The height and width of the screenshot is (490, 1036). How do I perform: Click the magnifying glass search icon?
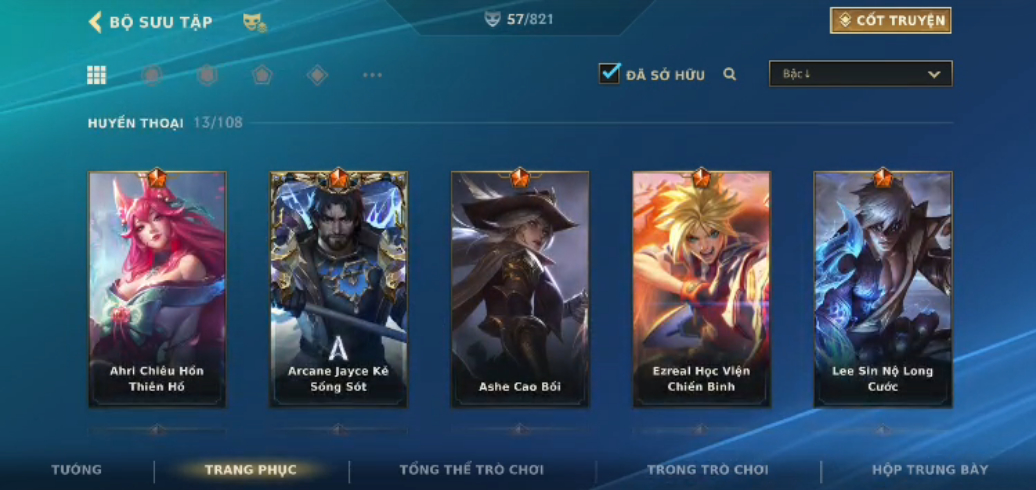(730, 74)
